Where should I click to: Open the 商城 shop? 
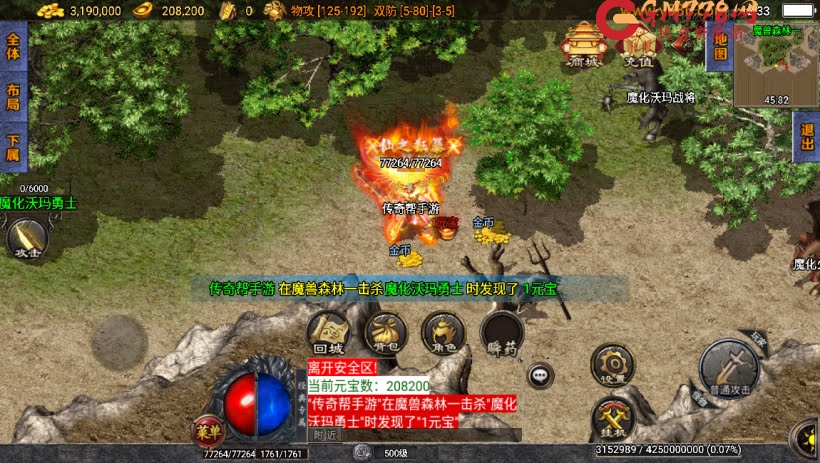point(583,43)
